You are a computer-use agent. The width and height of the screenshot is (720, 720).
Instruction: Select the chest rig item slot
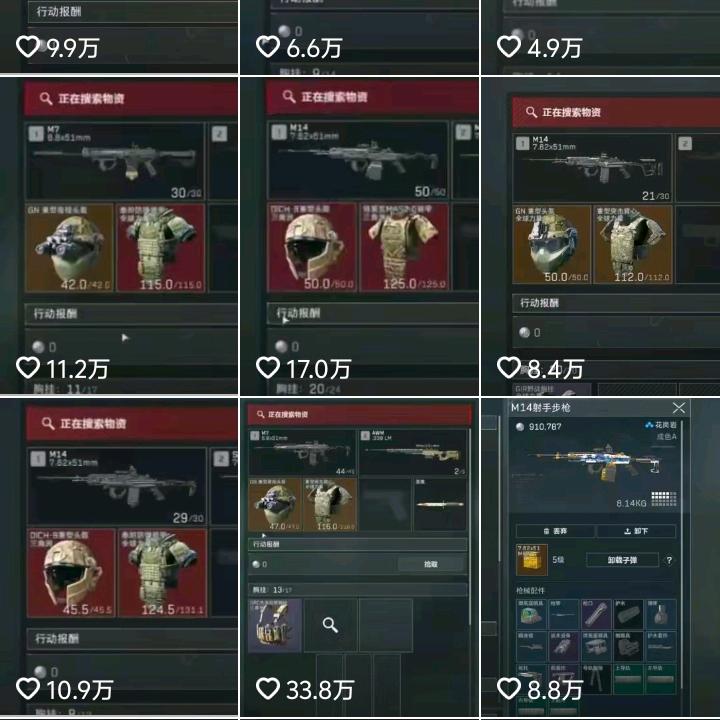click(x=274, y=626)
